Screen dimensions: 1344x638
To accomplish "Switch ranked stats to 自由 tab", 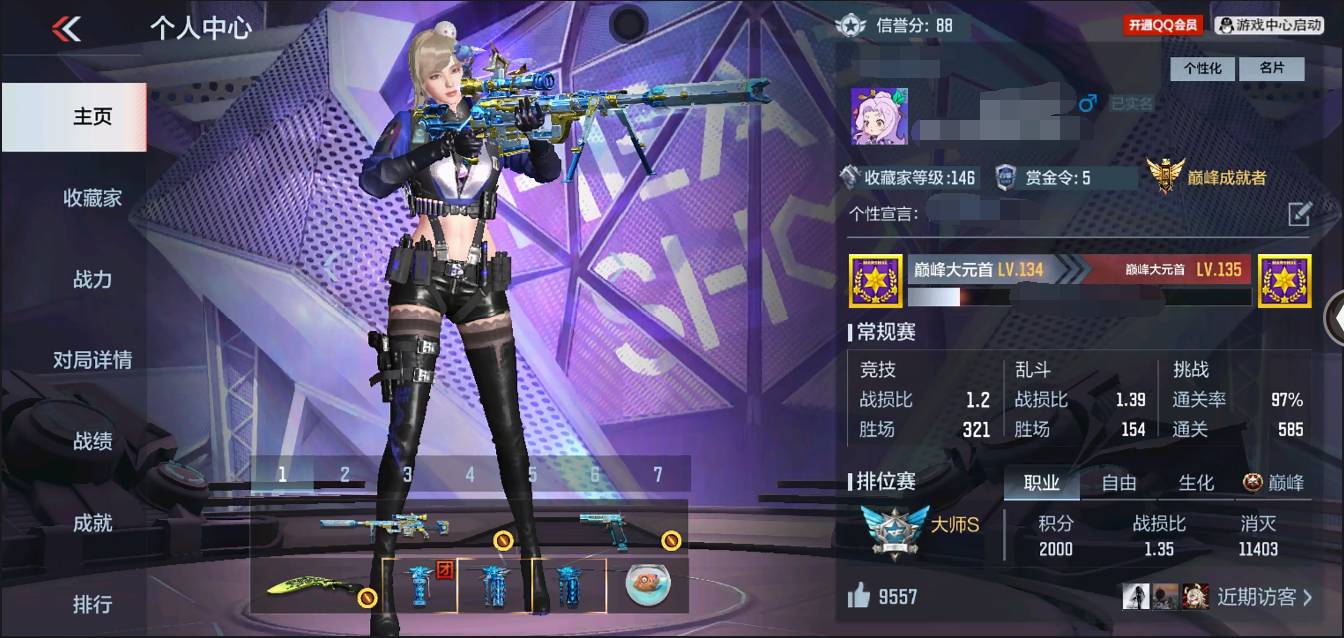I will 1118,483.
